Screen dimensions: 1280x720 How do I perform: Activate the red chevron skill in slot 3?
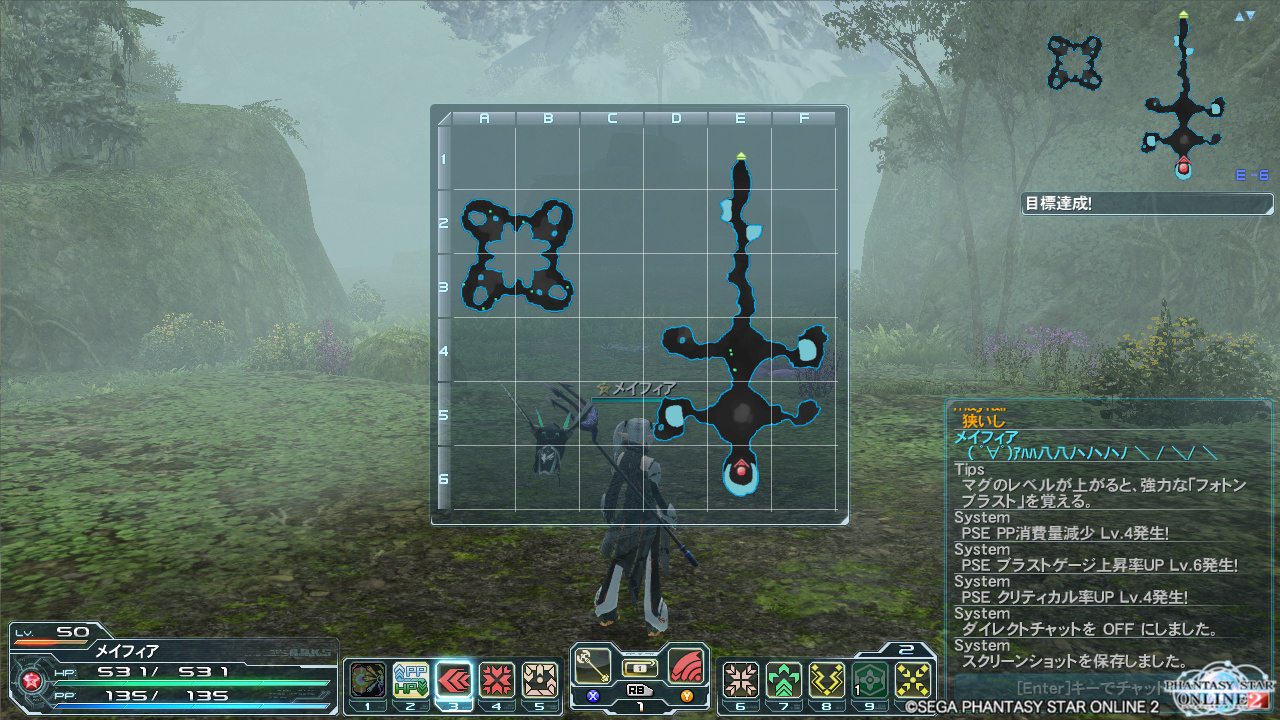pos(454,680)
